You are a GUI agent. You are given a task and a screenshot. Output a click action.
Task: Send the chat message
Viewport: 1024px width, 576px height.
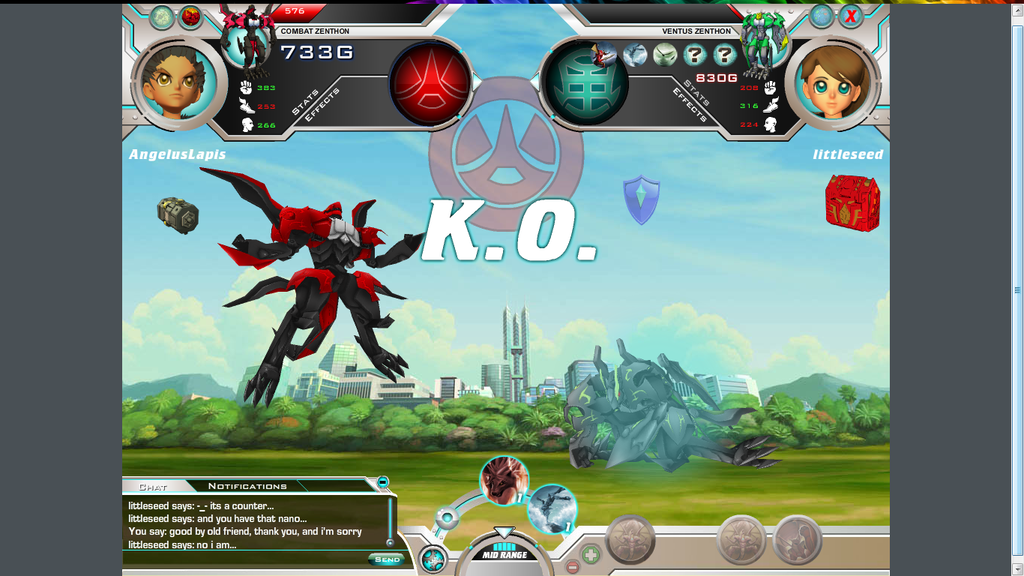click(x=386, y=560)
